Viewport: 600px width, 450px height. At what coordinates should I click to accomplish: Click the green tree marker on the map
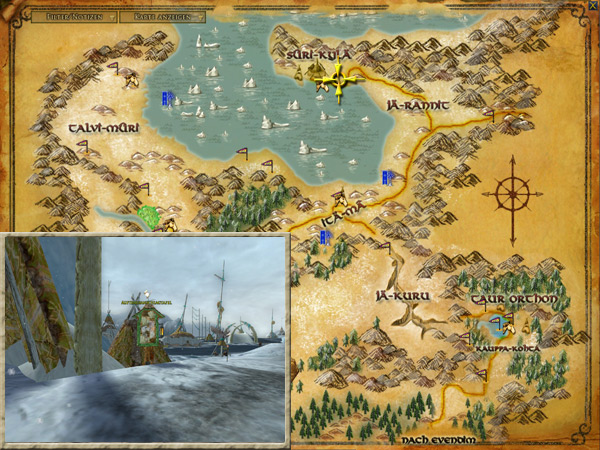(149, 216)
